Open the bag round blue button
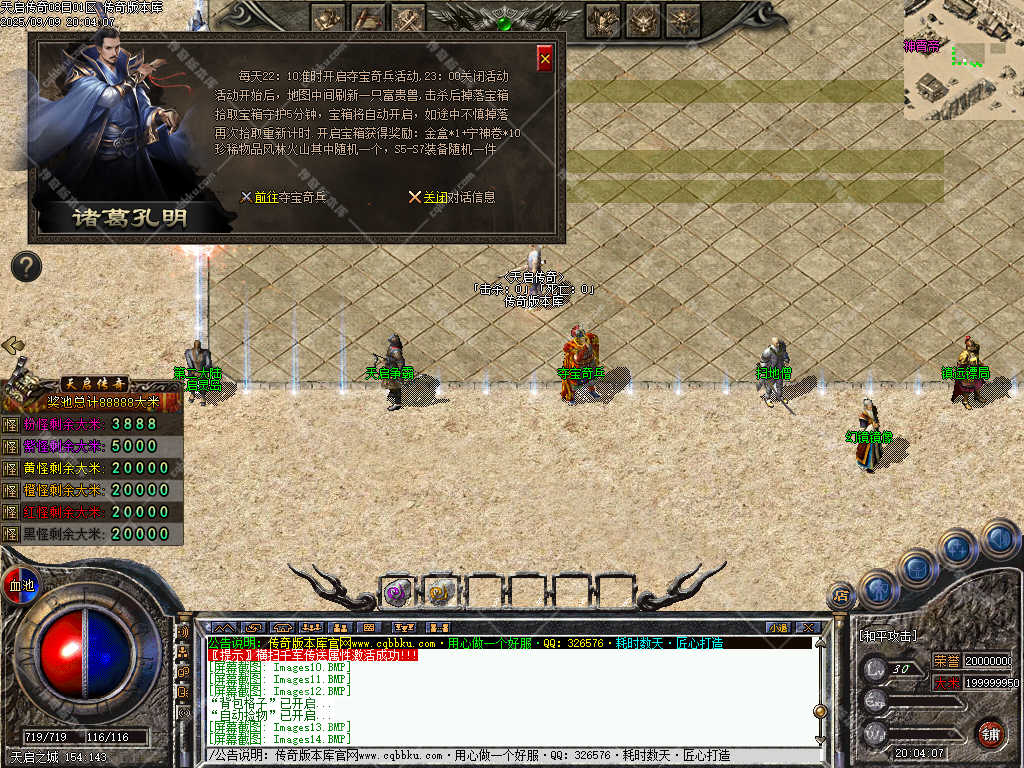 917,568
